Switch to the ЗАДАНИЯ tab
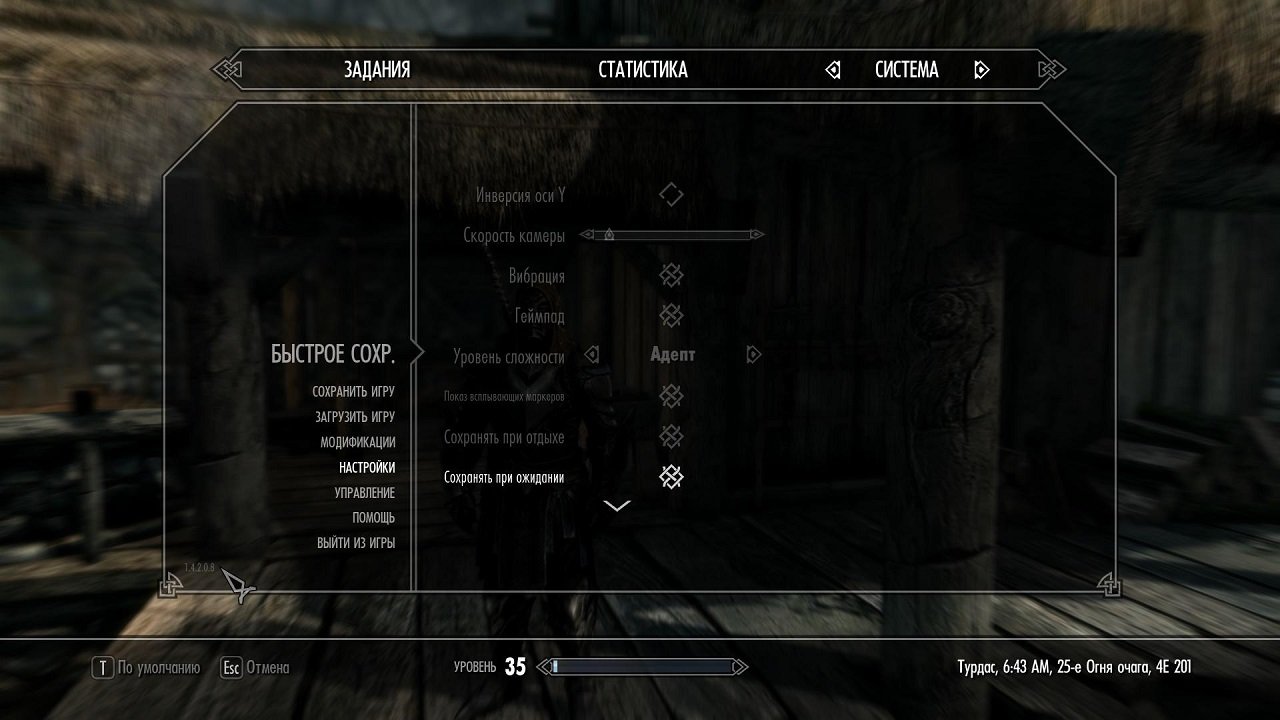This screenshot has width=1280, height=720. pos(375,70)
